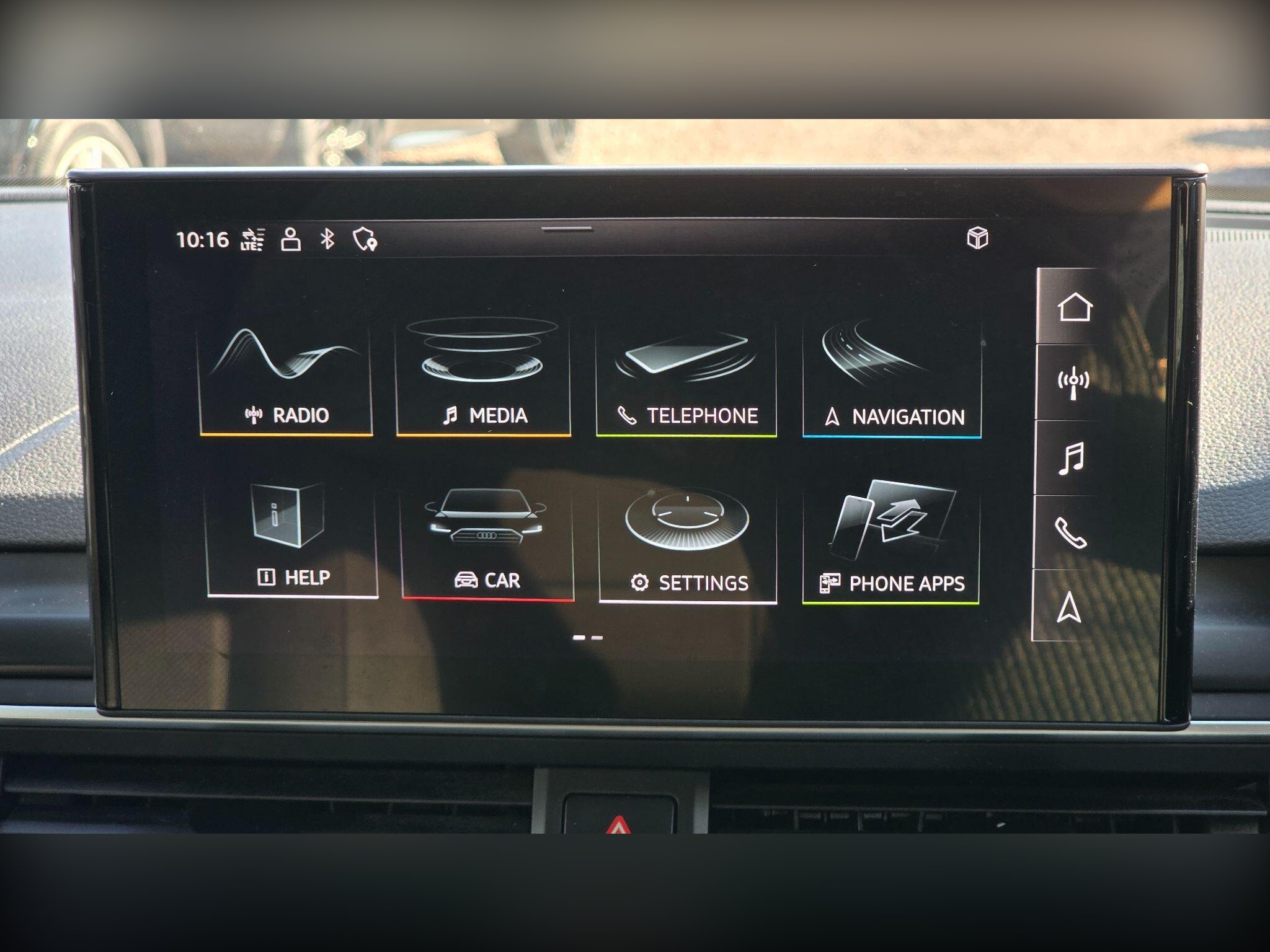
Task: Open the TELEPHONE menu
Action: [686, 379]
